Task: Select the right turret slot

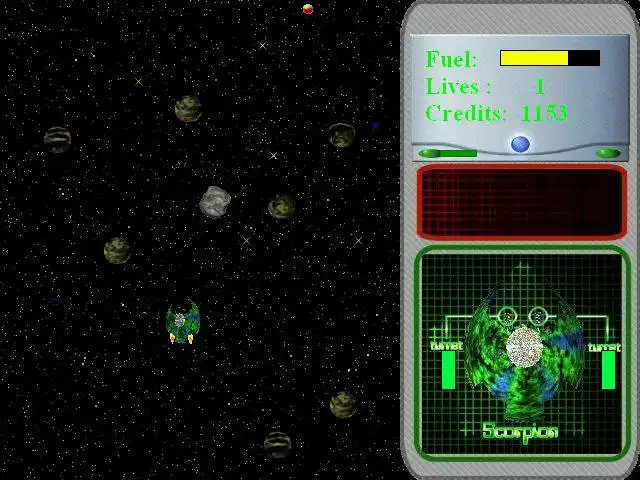Action: 608,370
